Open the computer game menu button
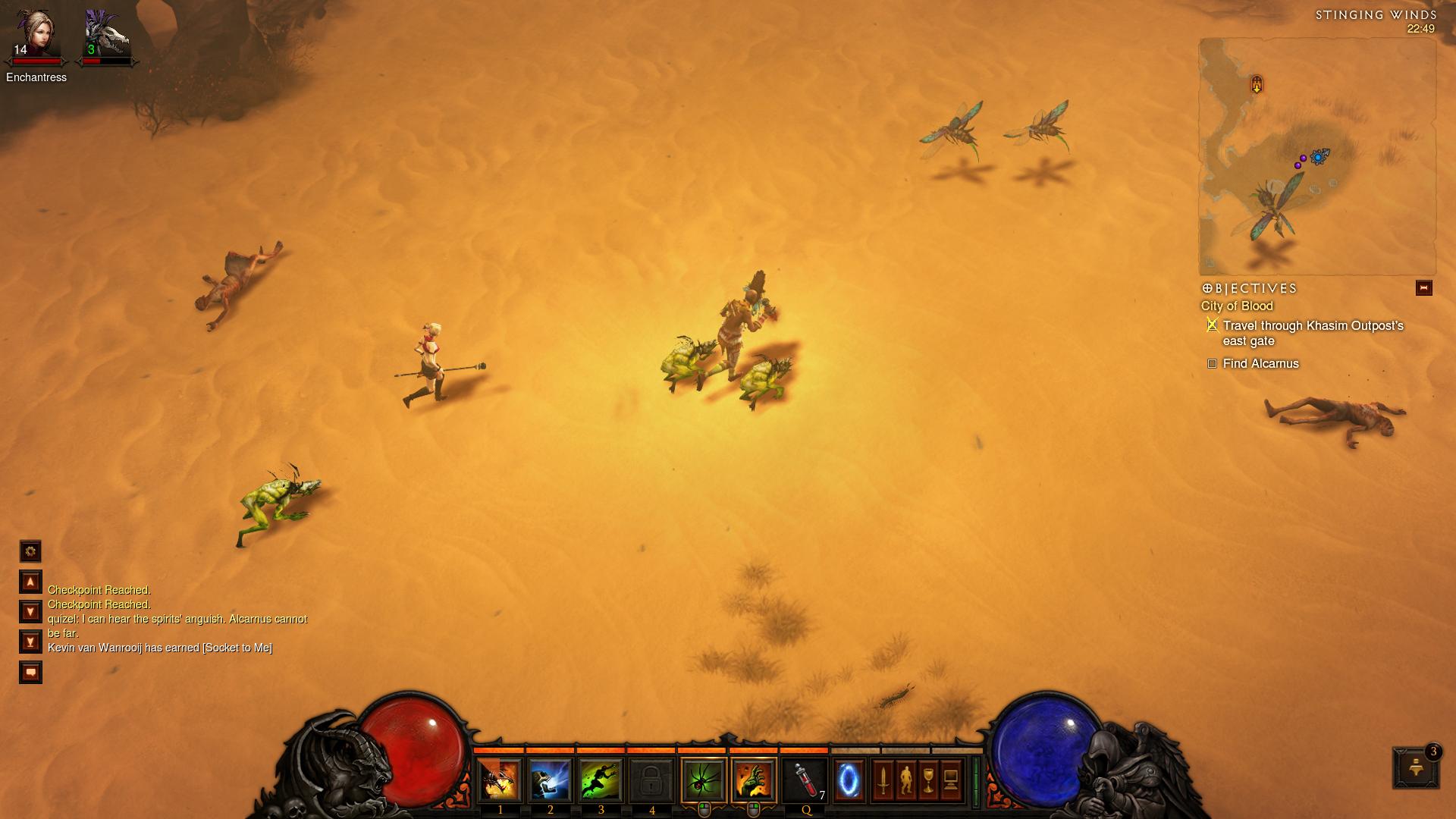Viewport: 1456px width, 819px height. pos(951,780)
